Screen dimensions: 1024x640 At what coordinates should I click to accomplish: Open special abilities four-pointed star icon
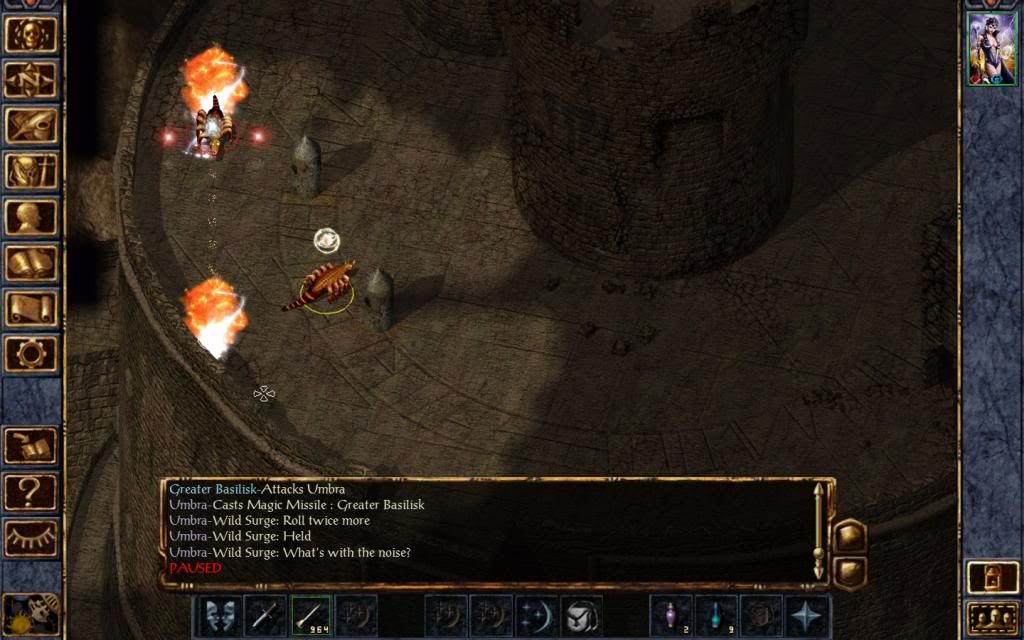click(x=805, y=615)
